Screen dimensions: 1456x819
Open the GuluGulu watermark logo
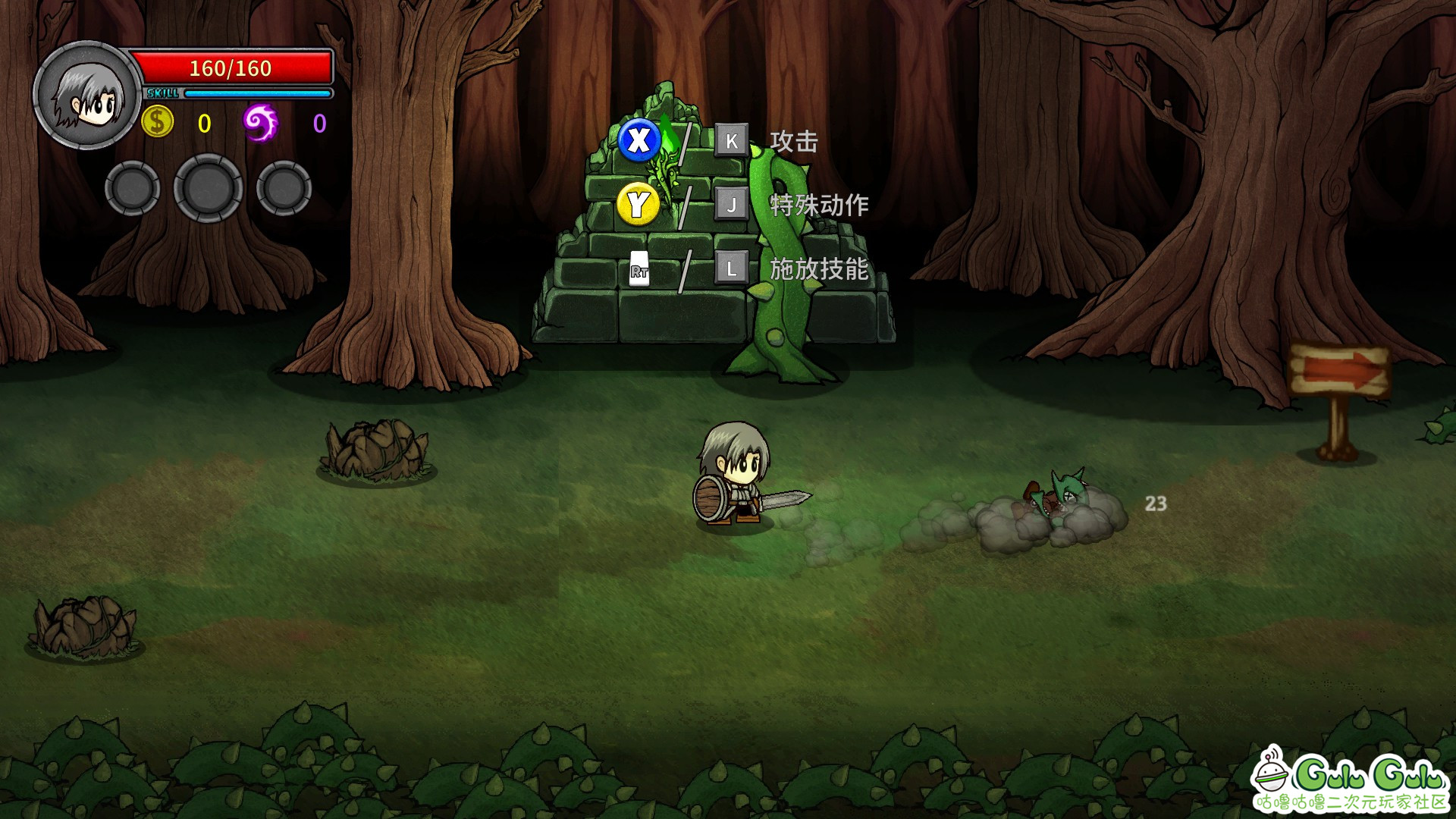1351,781
